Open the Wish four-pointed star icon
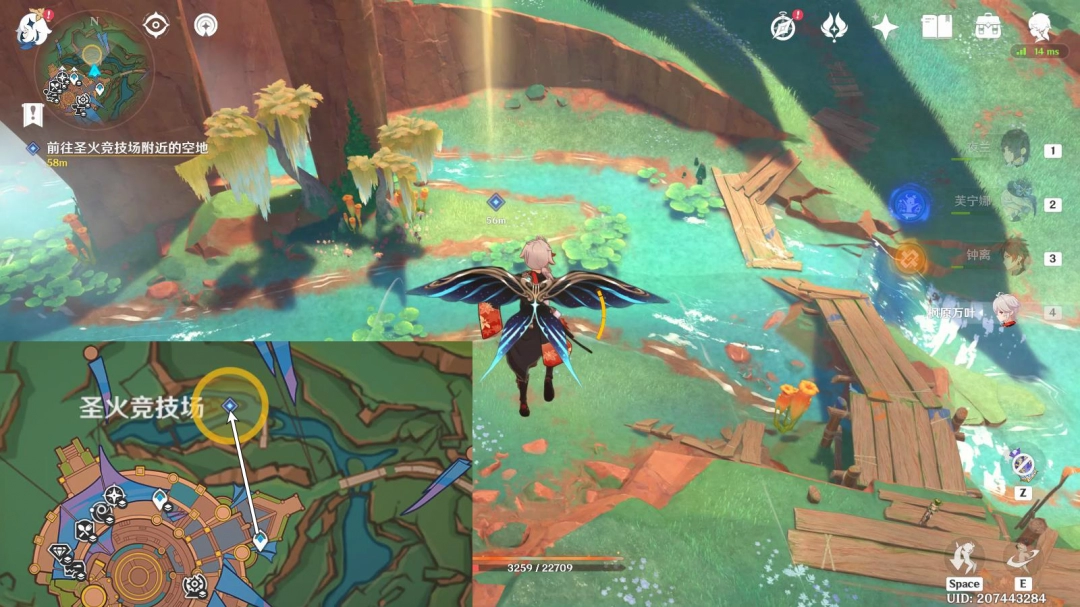Screen dimensions: 1080x607 click(x=885, y=27)
